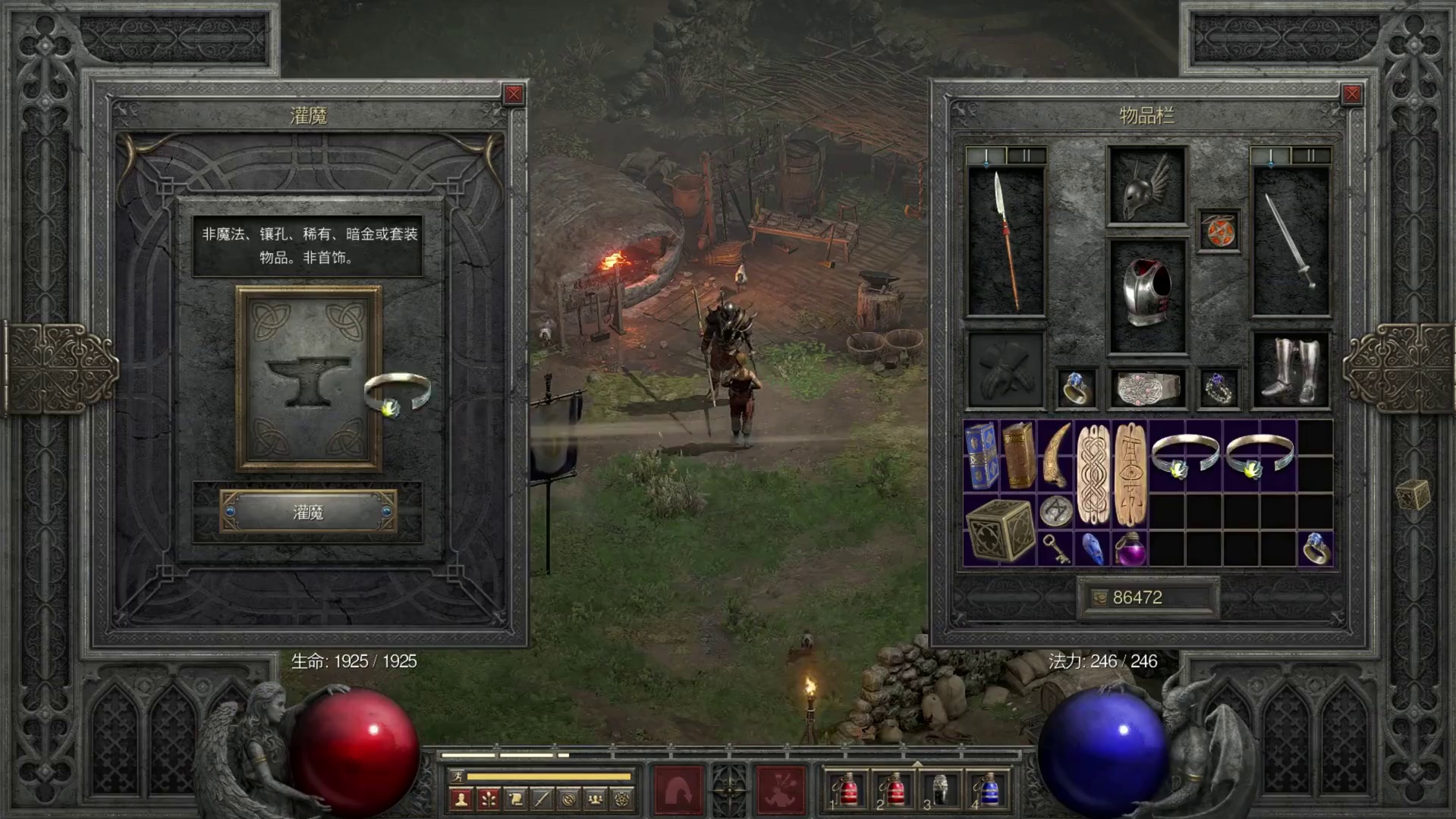The width and height of the screenshot is (1456, 819).
Task: Select the equipped metal boots
Action: pos(1290,372)
